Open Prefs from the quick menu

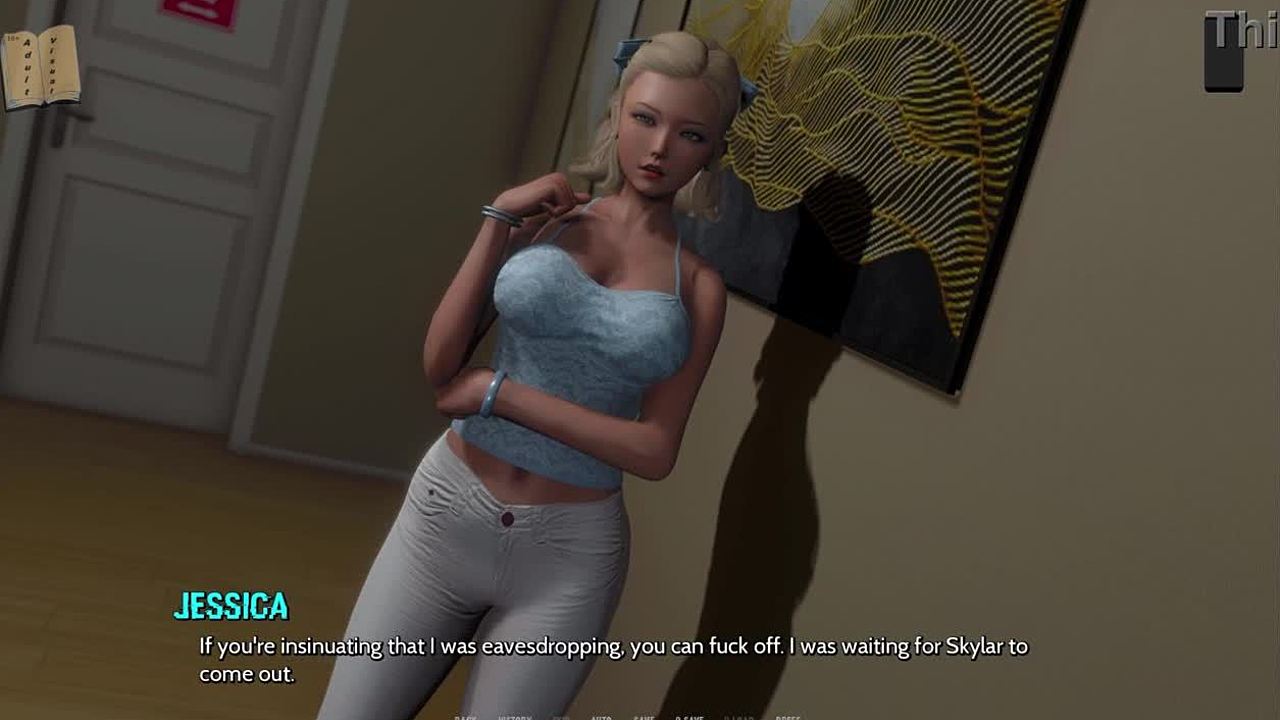click(x=787, y=717)
